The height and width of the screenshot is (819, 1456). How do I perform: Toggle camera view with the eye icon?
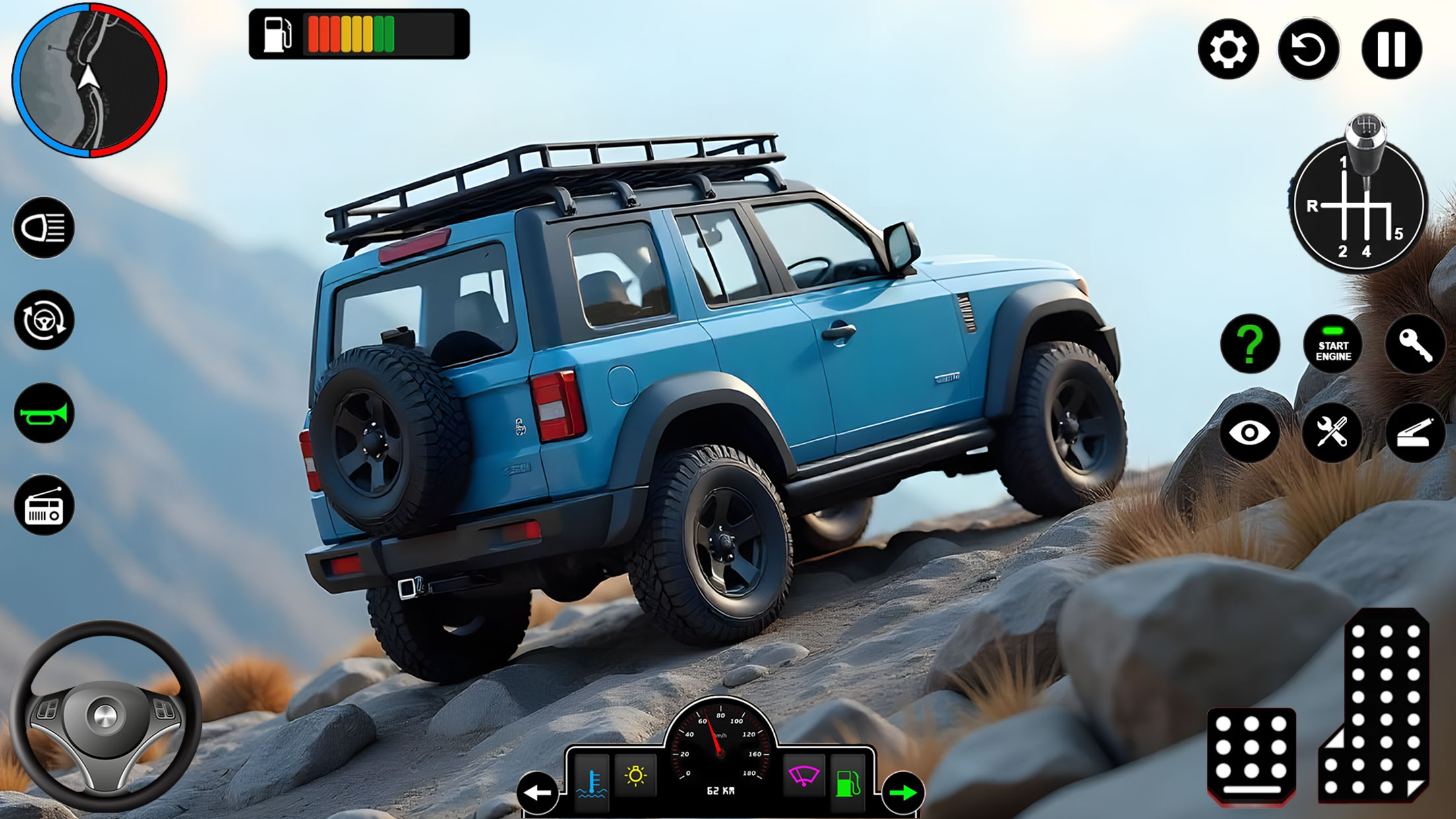pos(1252,433)
